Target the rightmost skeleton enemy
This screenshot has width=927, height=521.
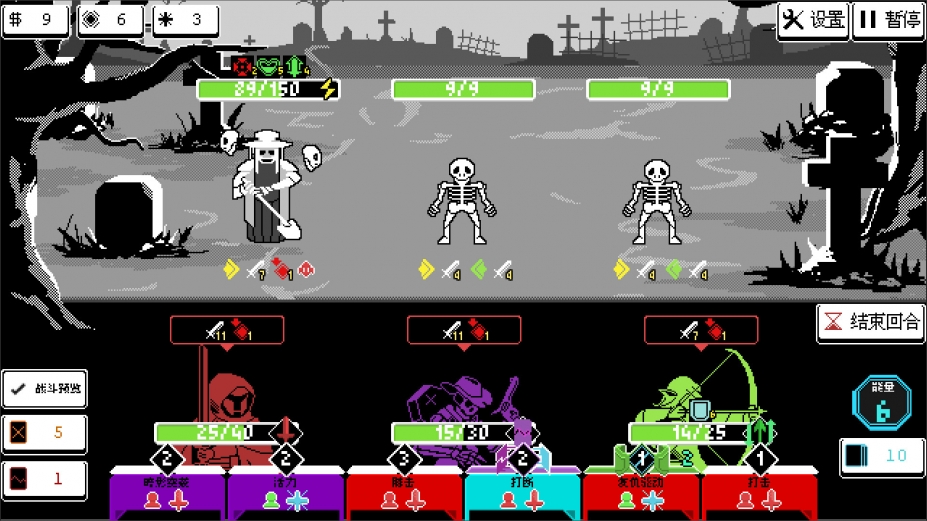657,200
